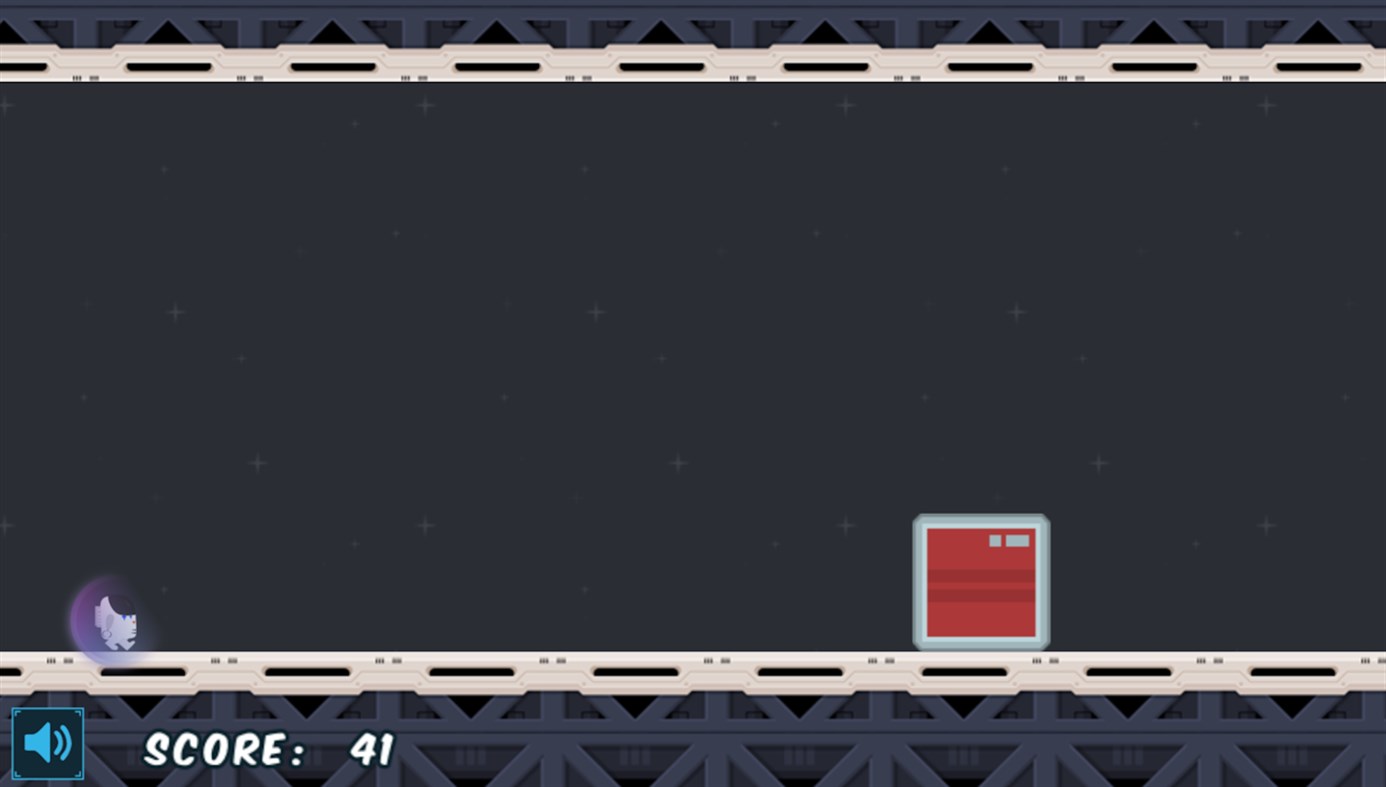Click the gray border surrounding the red crate
This screenshot has width=1386, height=787.
coord(980,518)
